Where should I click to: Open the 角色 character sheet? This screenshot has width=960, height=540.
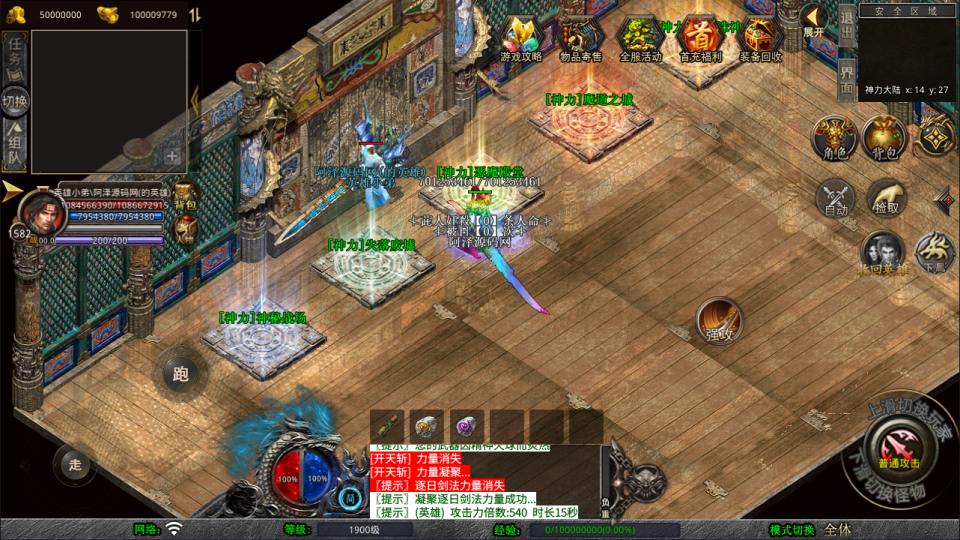[833, 137]
